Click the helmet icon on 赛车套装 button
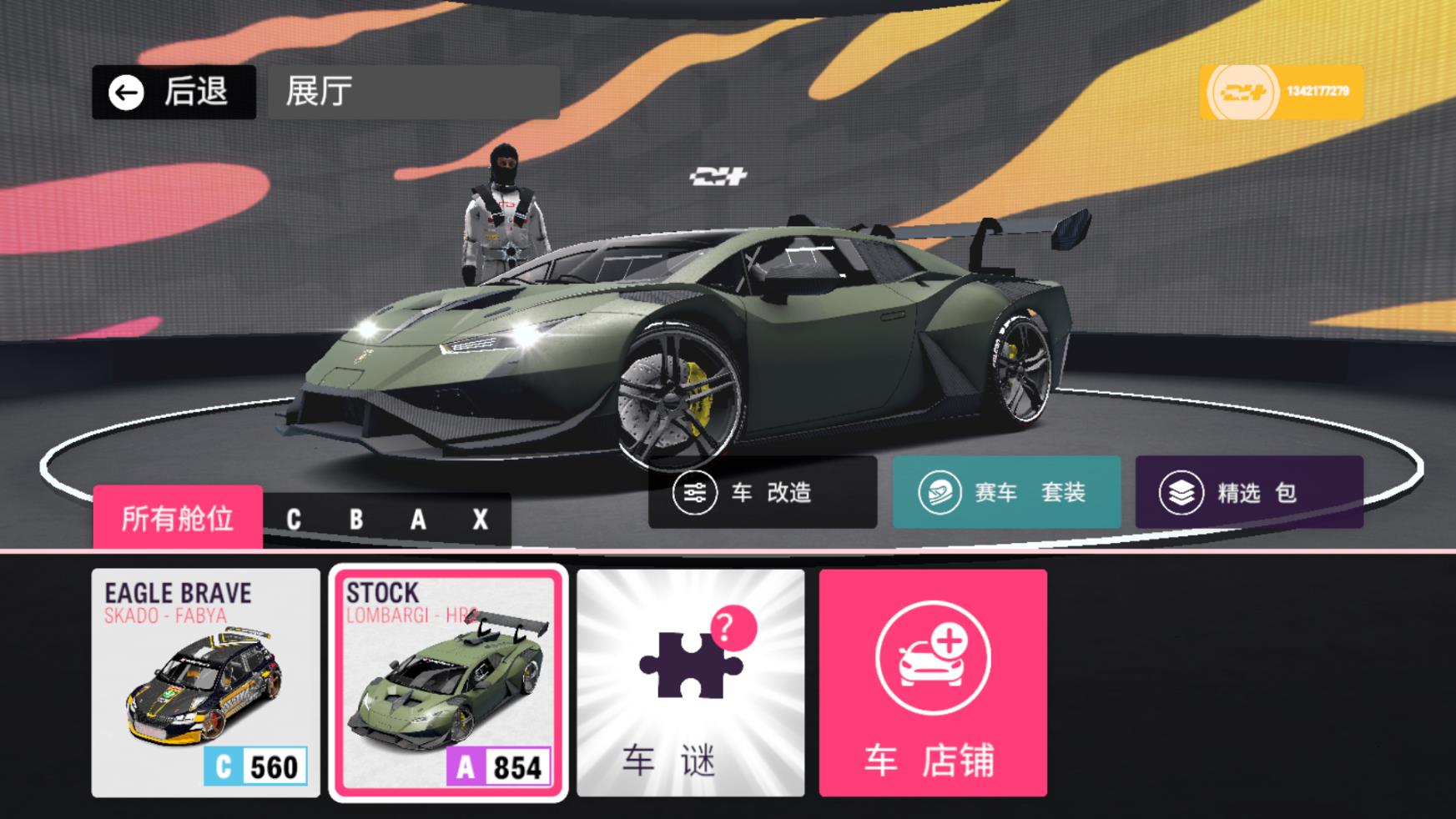 click(x=941, y=491)
